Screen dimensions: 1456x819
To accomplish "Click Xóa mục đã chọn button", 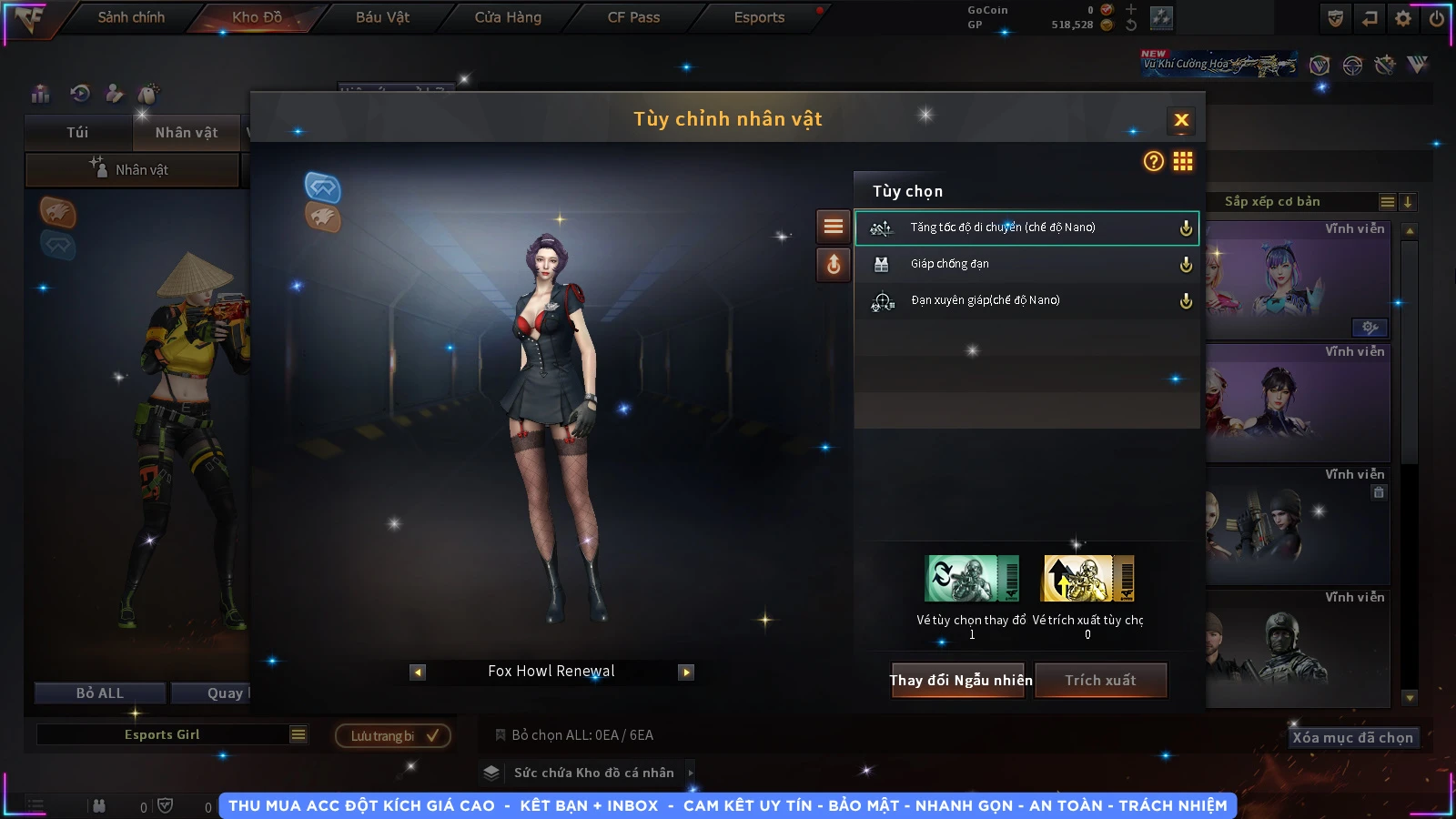I will pos(1352,737).
